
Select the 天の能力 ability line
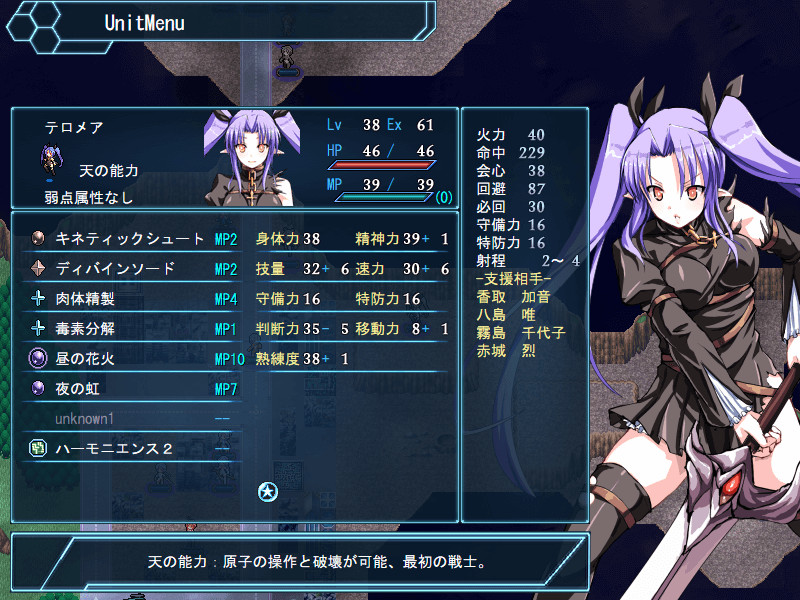click(108, 171)
